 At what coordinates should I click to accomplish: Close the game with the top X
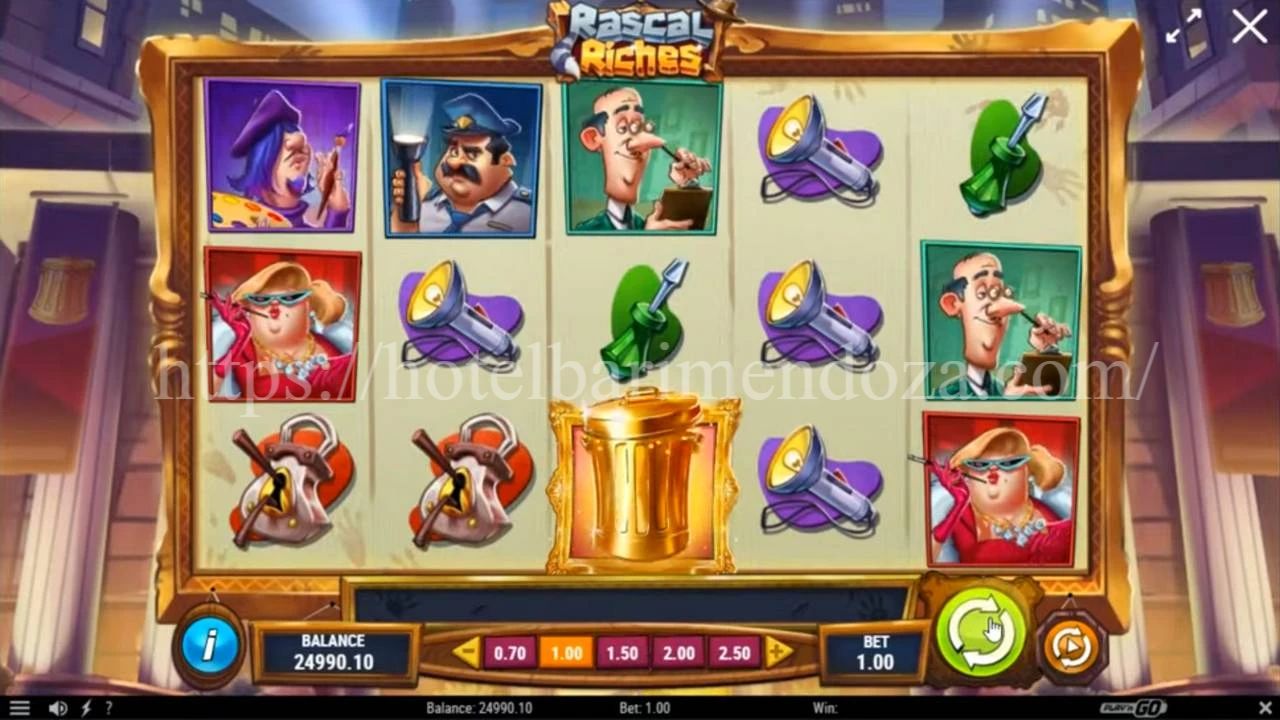click(x=1249, y=27)
